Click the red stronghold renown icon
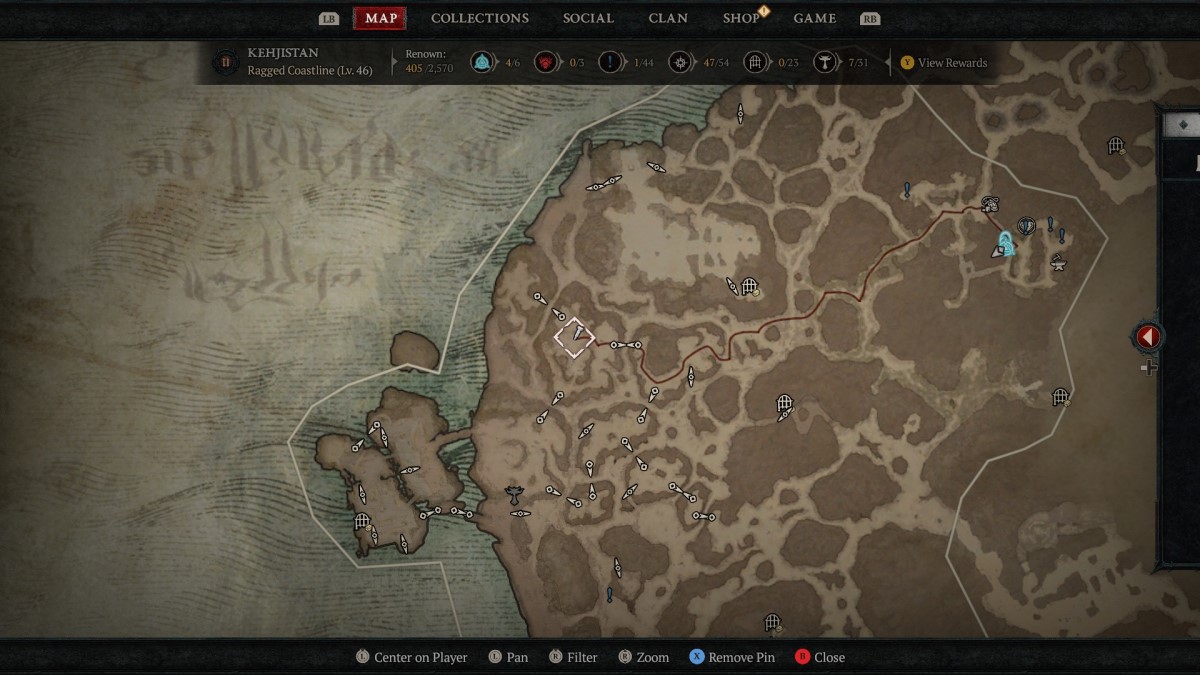Image resolution: width=1200 pixels, height=675 pixels. pyautogui.click(x=545, y=63)
